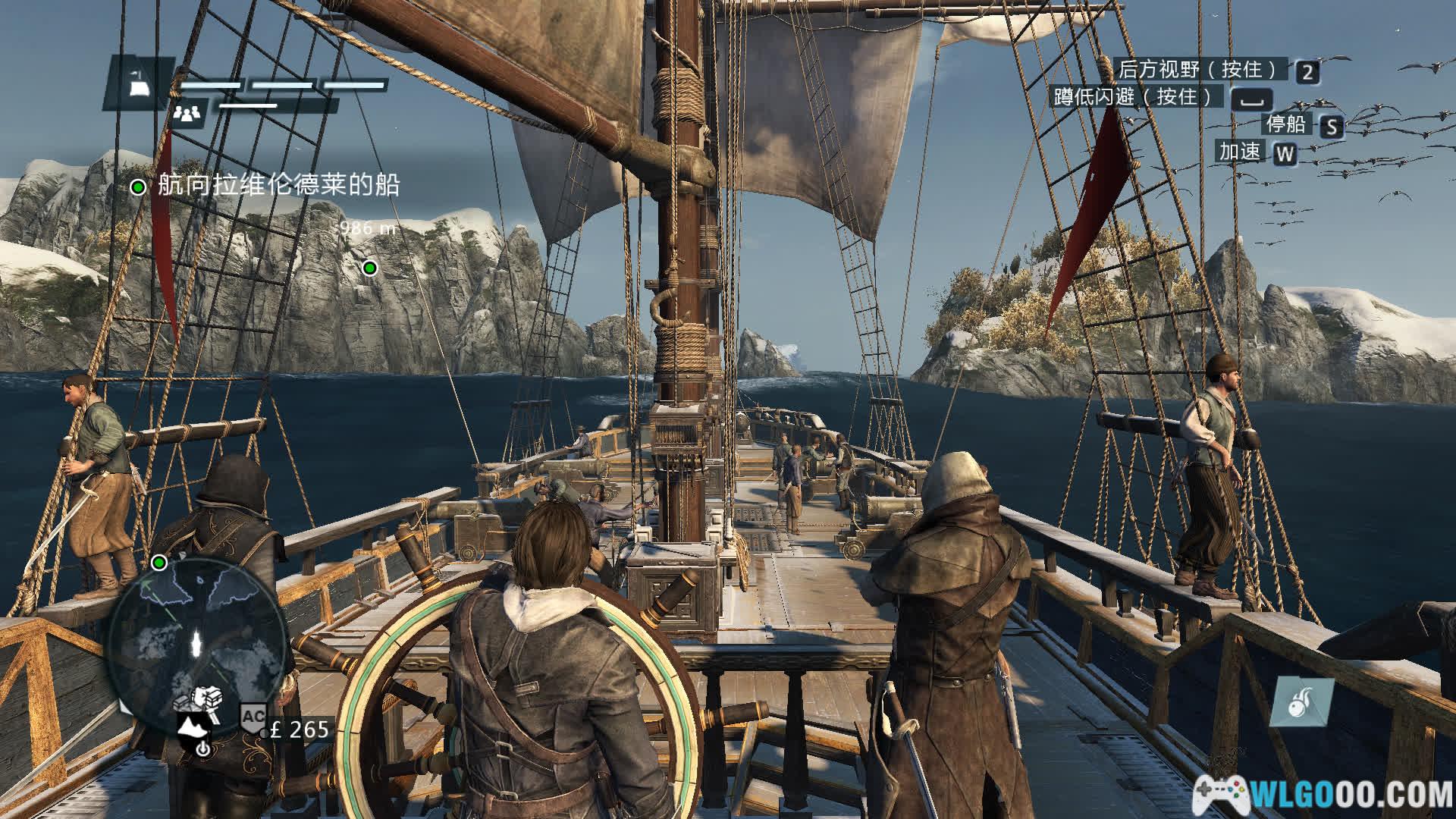This screenshot has height=819, width=1456.
Task: Click the green objective dot on minimap edge
Action: coord(159,563)
